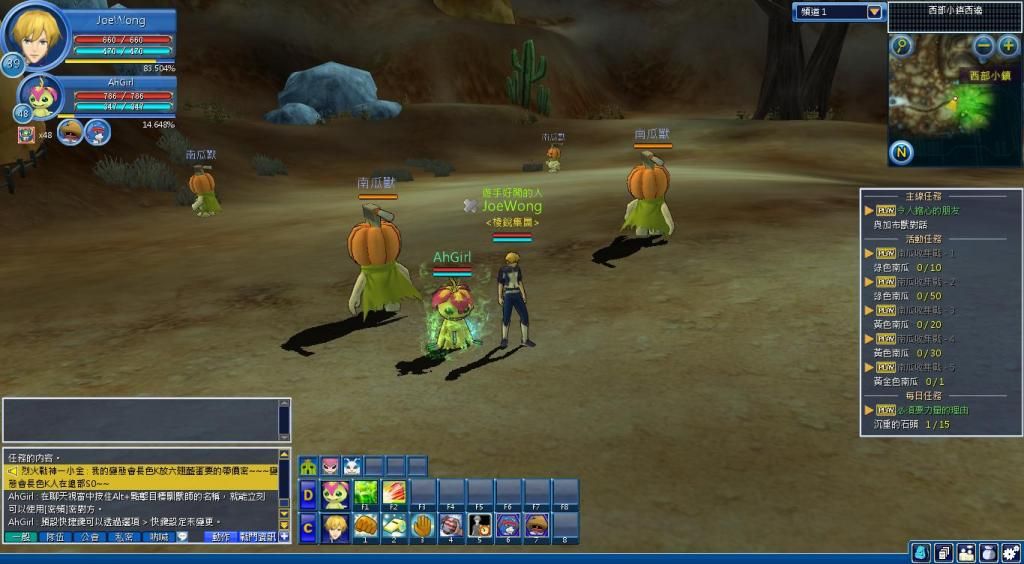The image size is (1024, 564).
Task: Click the minimap magnifying glass search button
Action: point(902,46)
